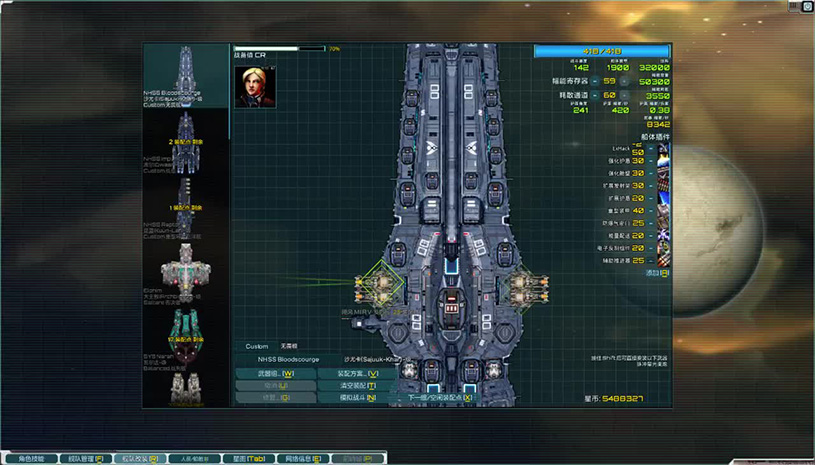This screenshot has width=815, height=465.
Task: Open the 武器组 weapon groups panel
Action: click(274, 373)
